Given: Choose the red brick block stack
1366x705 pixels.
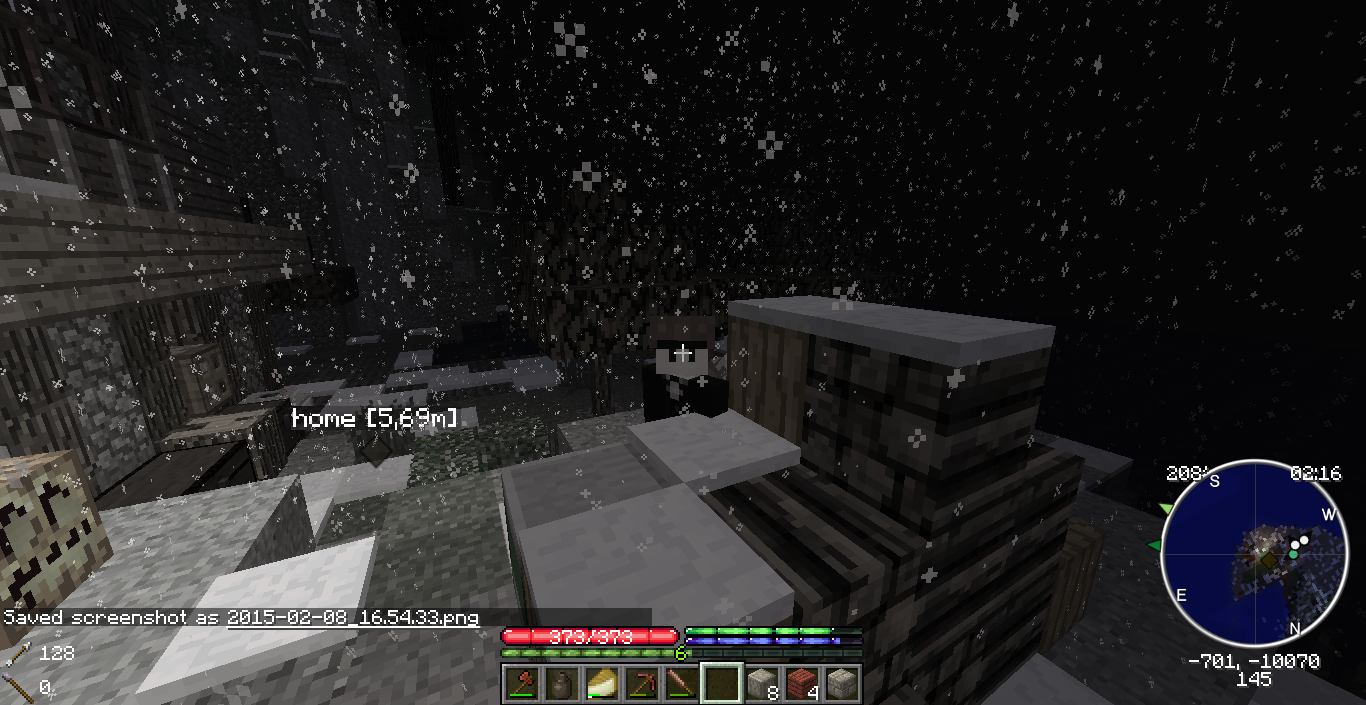Looking at the screenshot, I should [x=802, y=684].
